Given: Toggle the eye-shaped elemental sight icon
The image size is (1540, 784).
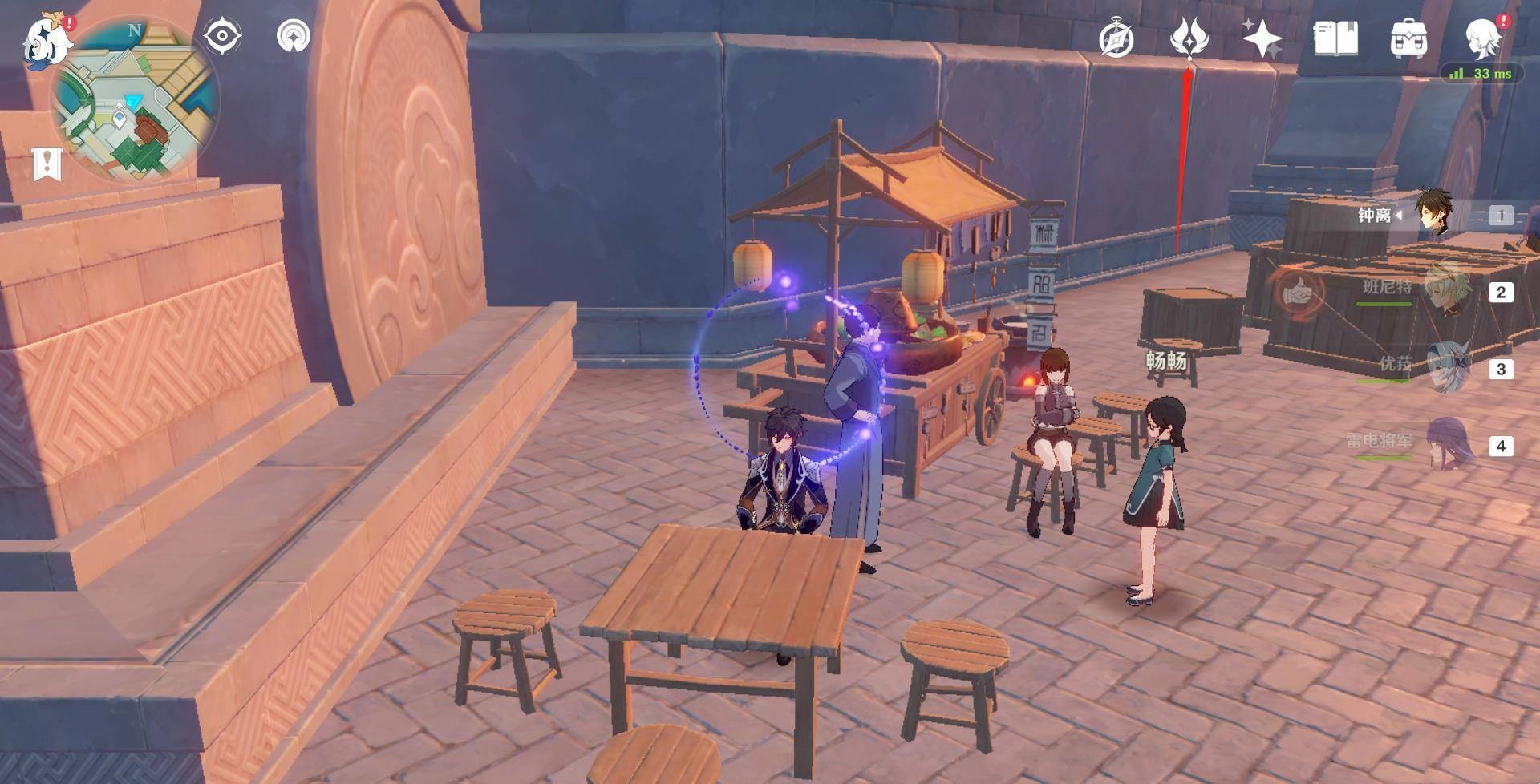Looking at the screenshot, I should pyautogui.click(x=222, y=37).
